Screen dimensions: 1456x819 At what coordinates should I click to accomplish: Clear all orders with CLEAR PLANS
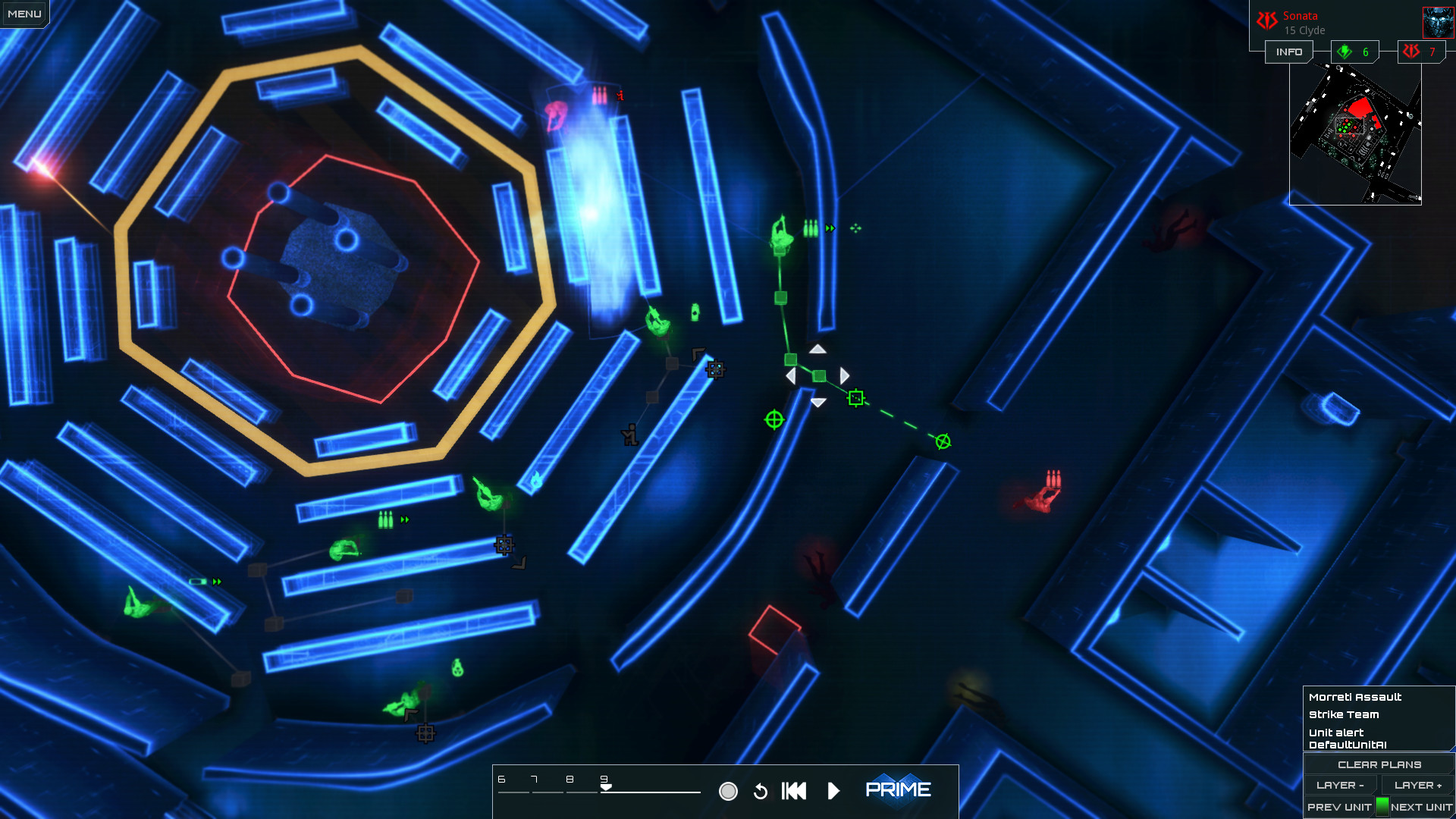[x=1379, y=764]
